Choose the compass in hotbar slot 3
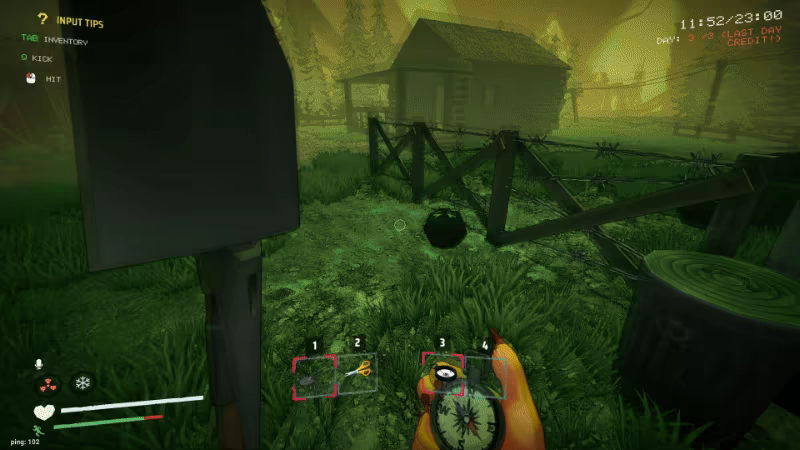 (x=442, y=375)
